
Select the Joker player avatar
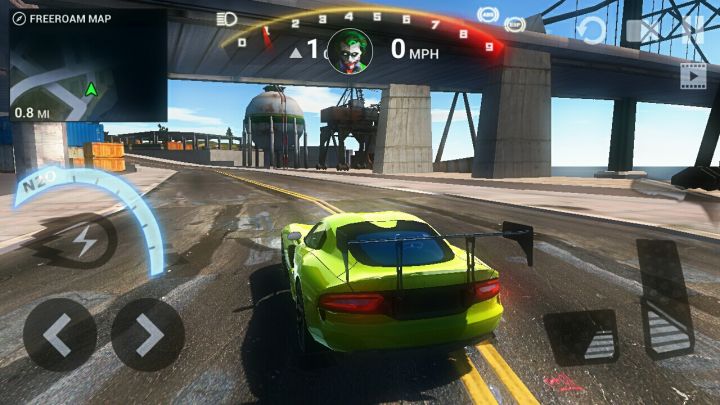click(x=350, y=49)
